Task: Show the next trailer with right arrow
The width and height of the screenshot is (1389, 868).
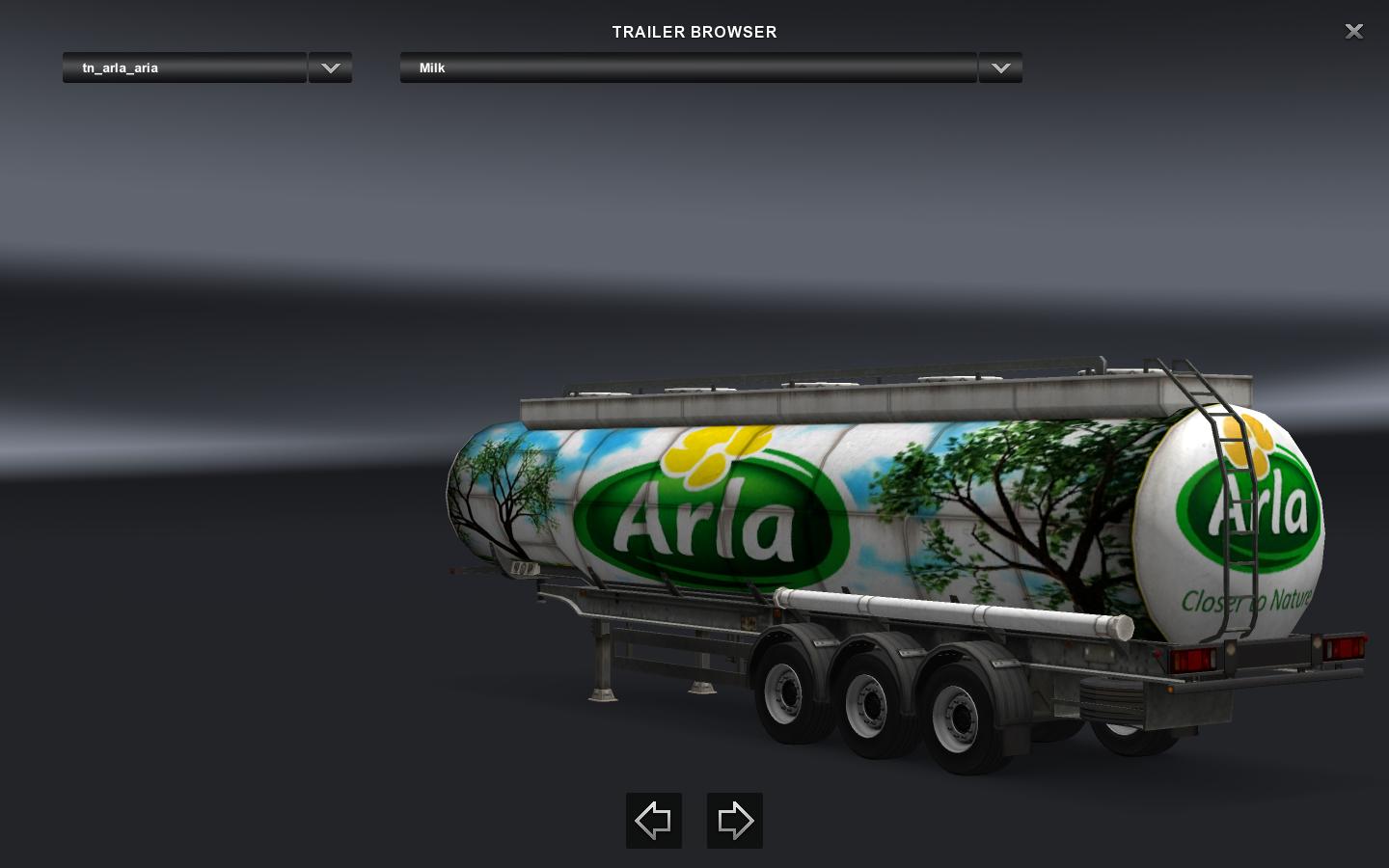Action: click(735, 821)
